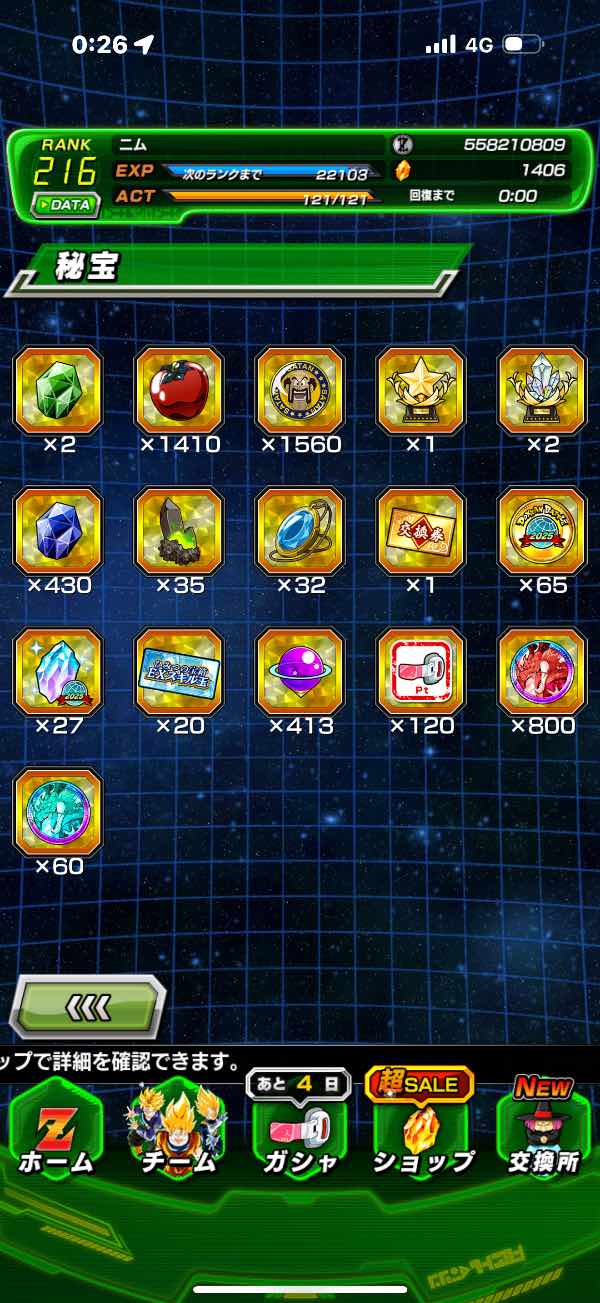Select the green gem treasure item
600x1303 pixels.
pos(58,390)
